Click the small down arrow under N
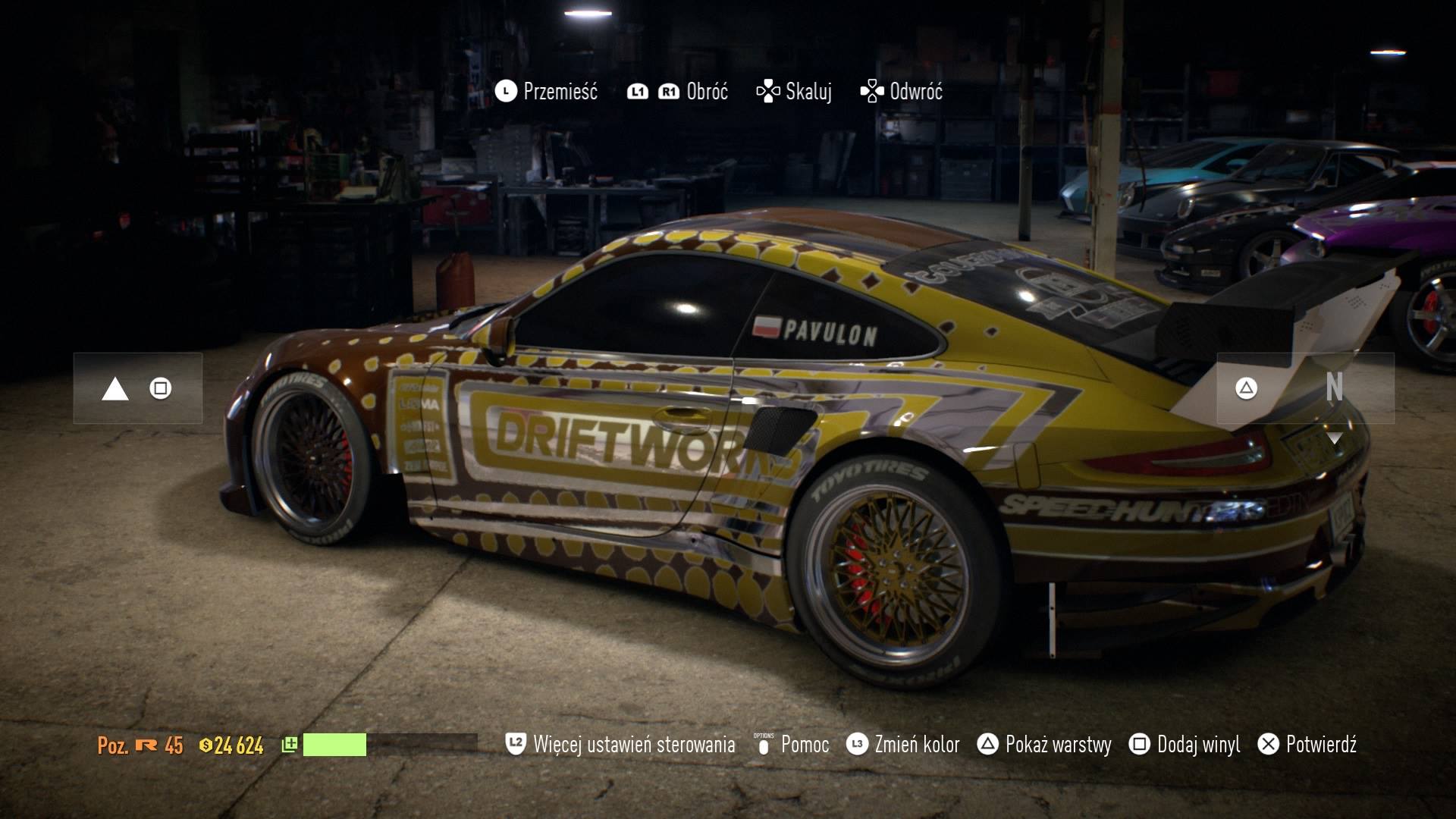 (1334, 438)
